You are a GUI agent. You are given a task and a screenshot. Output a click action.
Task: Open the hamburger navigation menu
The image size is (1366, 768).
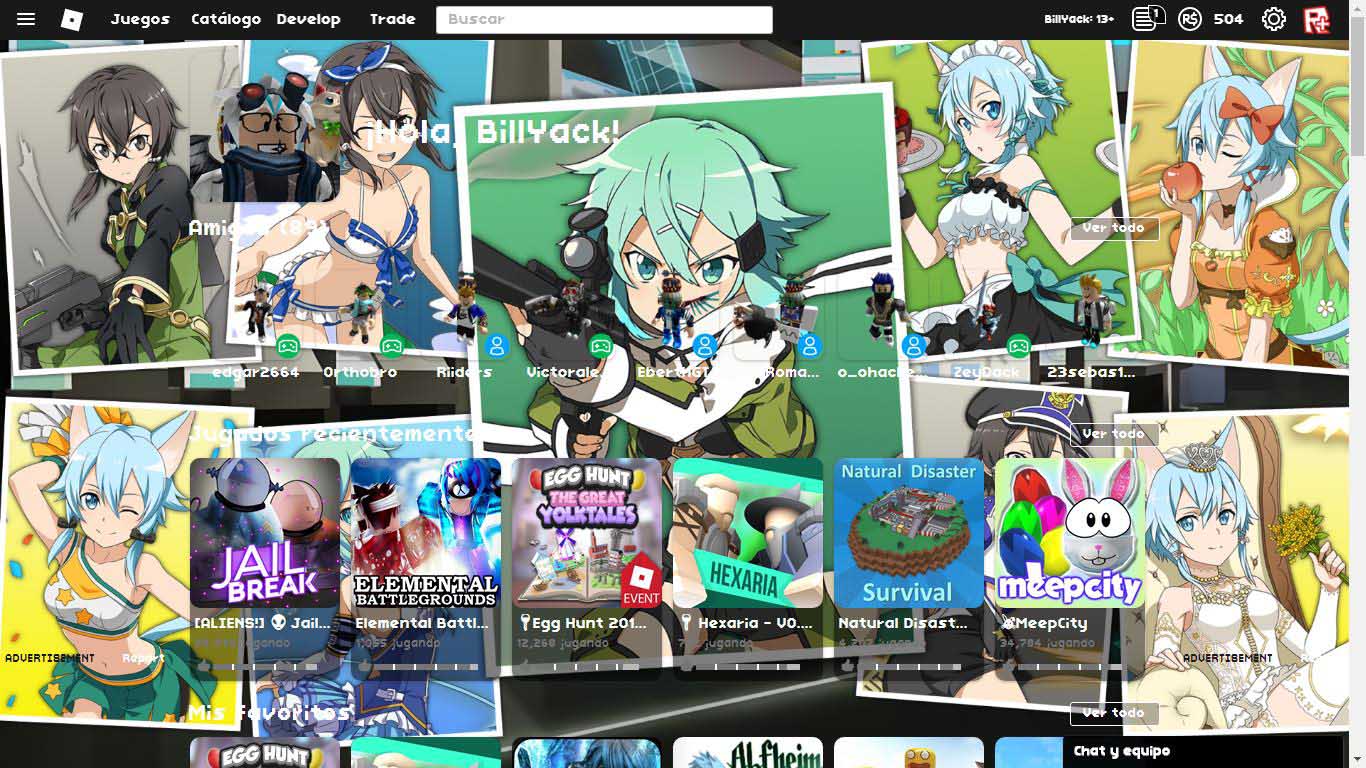click(x=27, y=17)
